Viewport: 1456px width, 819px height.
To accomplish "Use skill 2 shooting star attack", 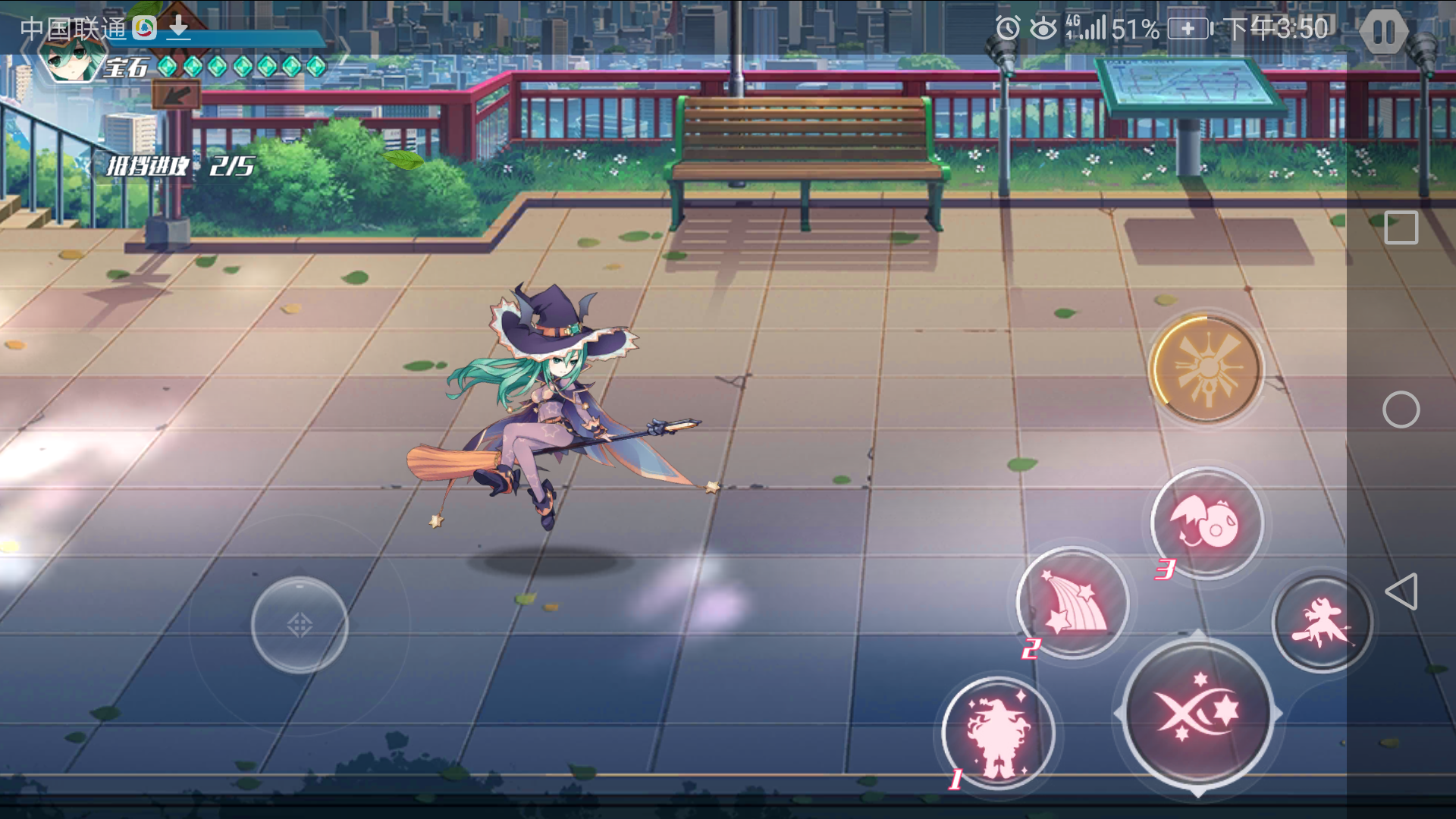I will [1069, 601].
